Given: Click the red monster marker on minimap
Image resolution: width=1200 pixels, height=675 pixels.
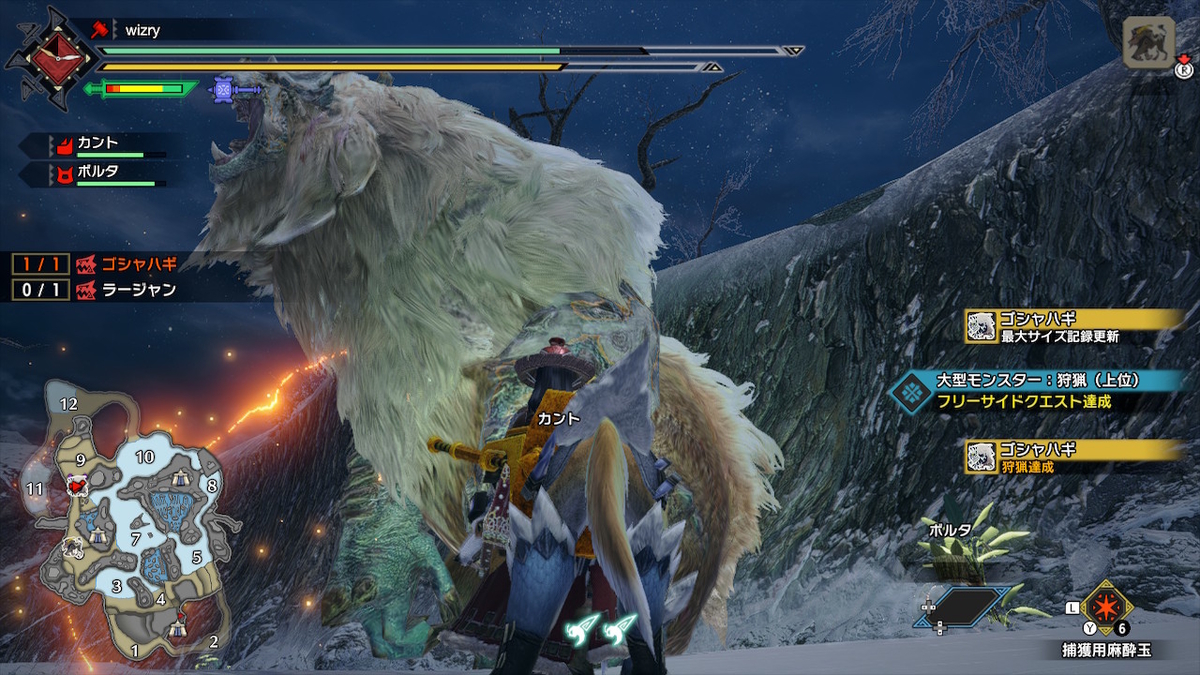Looking at the screenshot, I should click(x=75, y=485).
